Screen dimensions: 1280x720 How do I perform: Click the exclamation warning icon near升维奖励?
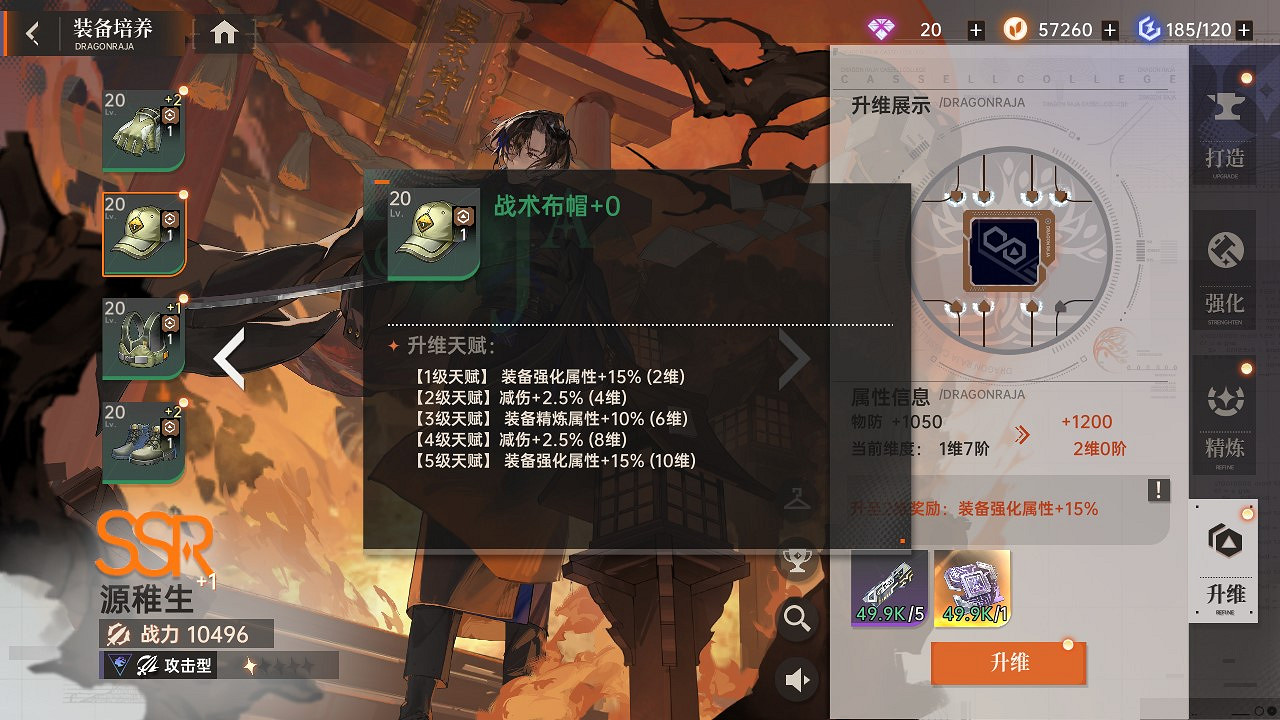coord(1157,489)
